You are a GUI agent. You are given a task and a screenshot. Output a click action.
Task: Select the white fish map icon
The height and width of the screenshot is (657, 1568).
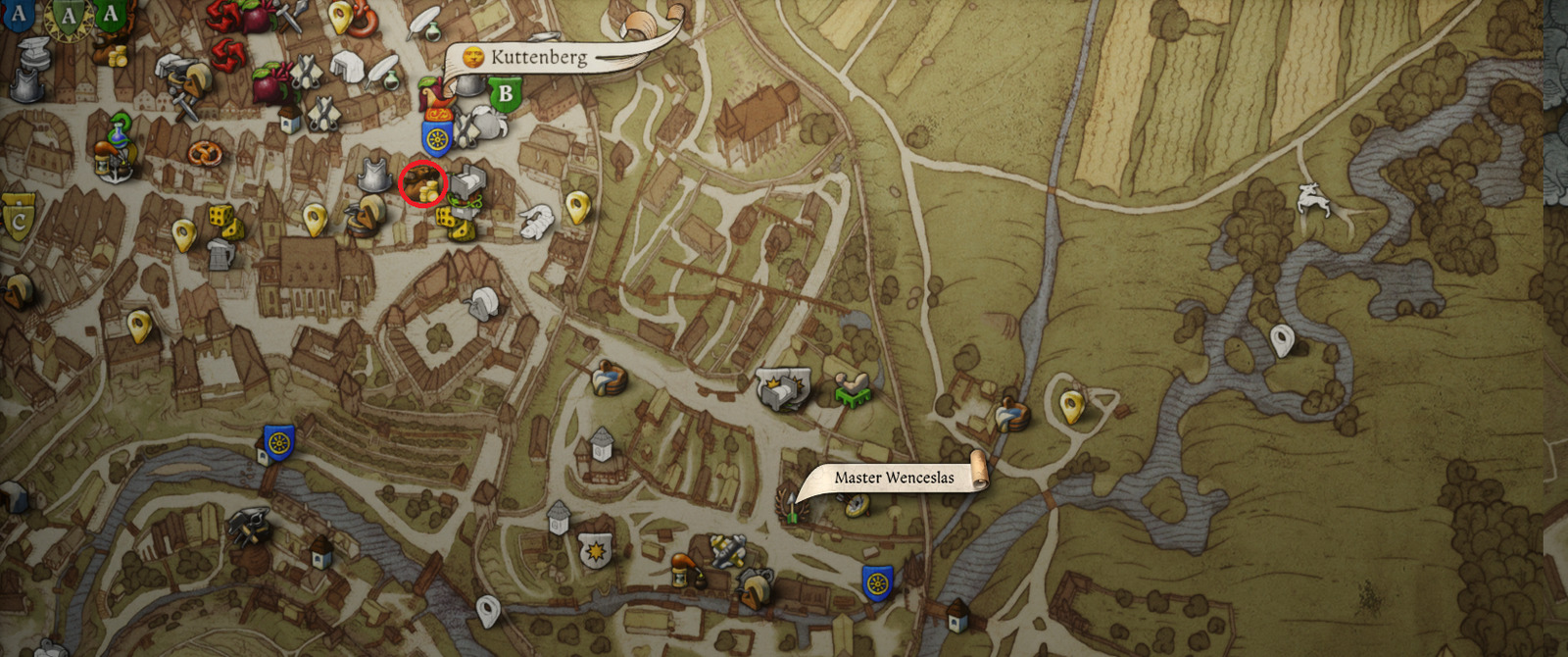535,222
